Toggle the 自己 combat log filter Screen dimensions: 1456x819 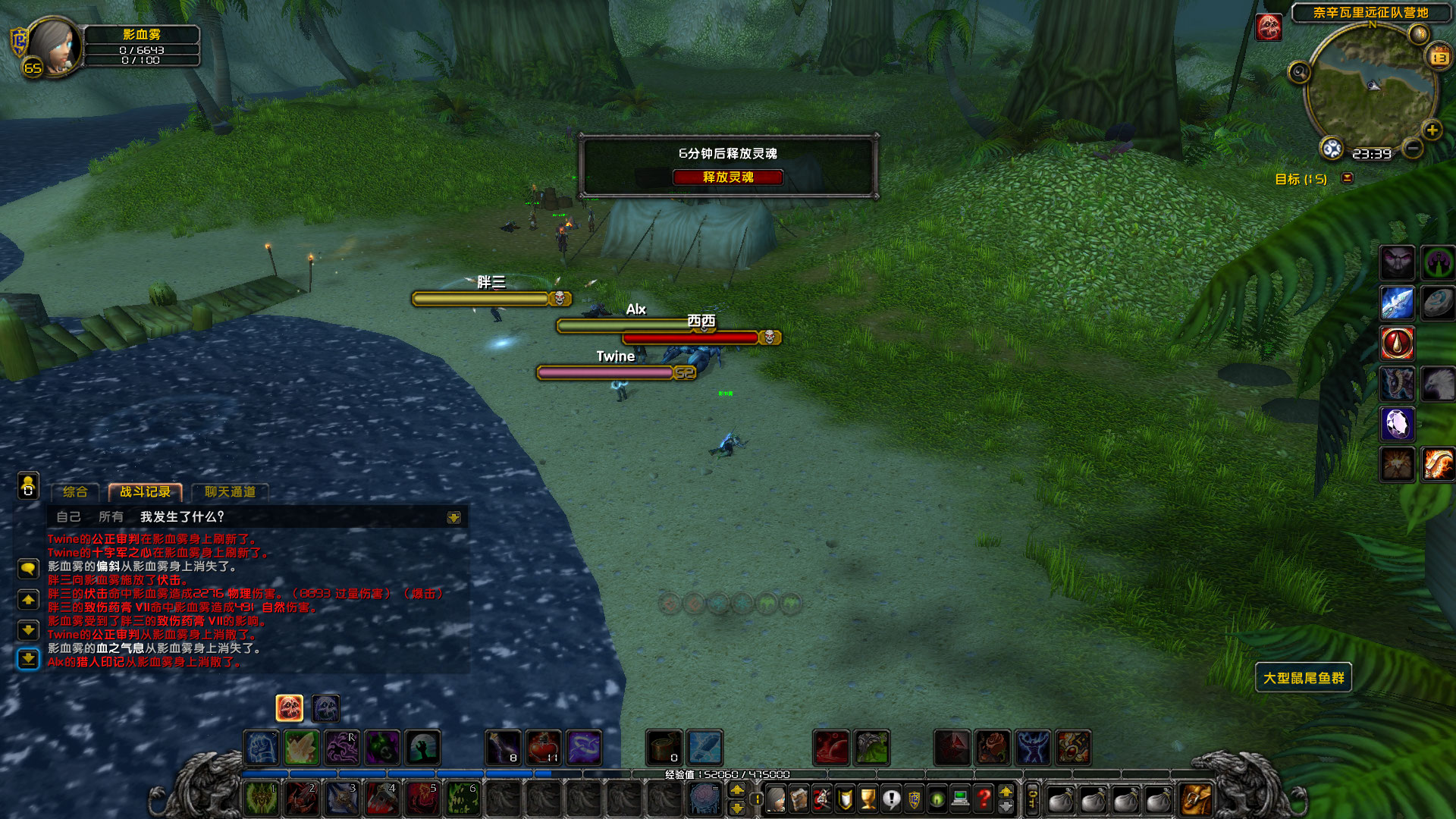(70, 516)
